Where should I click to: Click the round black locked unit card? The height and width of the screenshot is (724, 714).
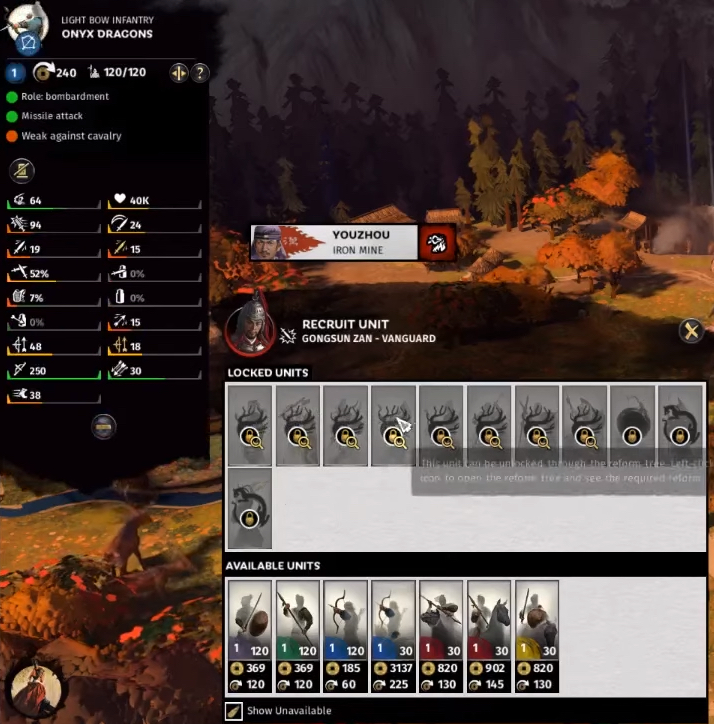(x=634, y=425)
